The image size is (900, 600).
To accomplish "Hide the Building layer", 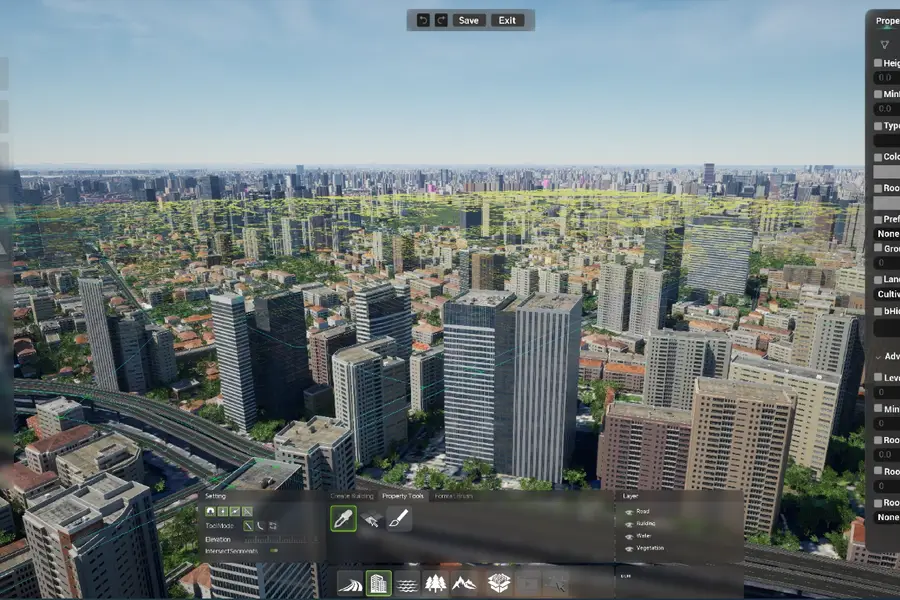I will tap(628, 523).
